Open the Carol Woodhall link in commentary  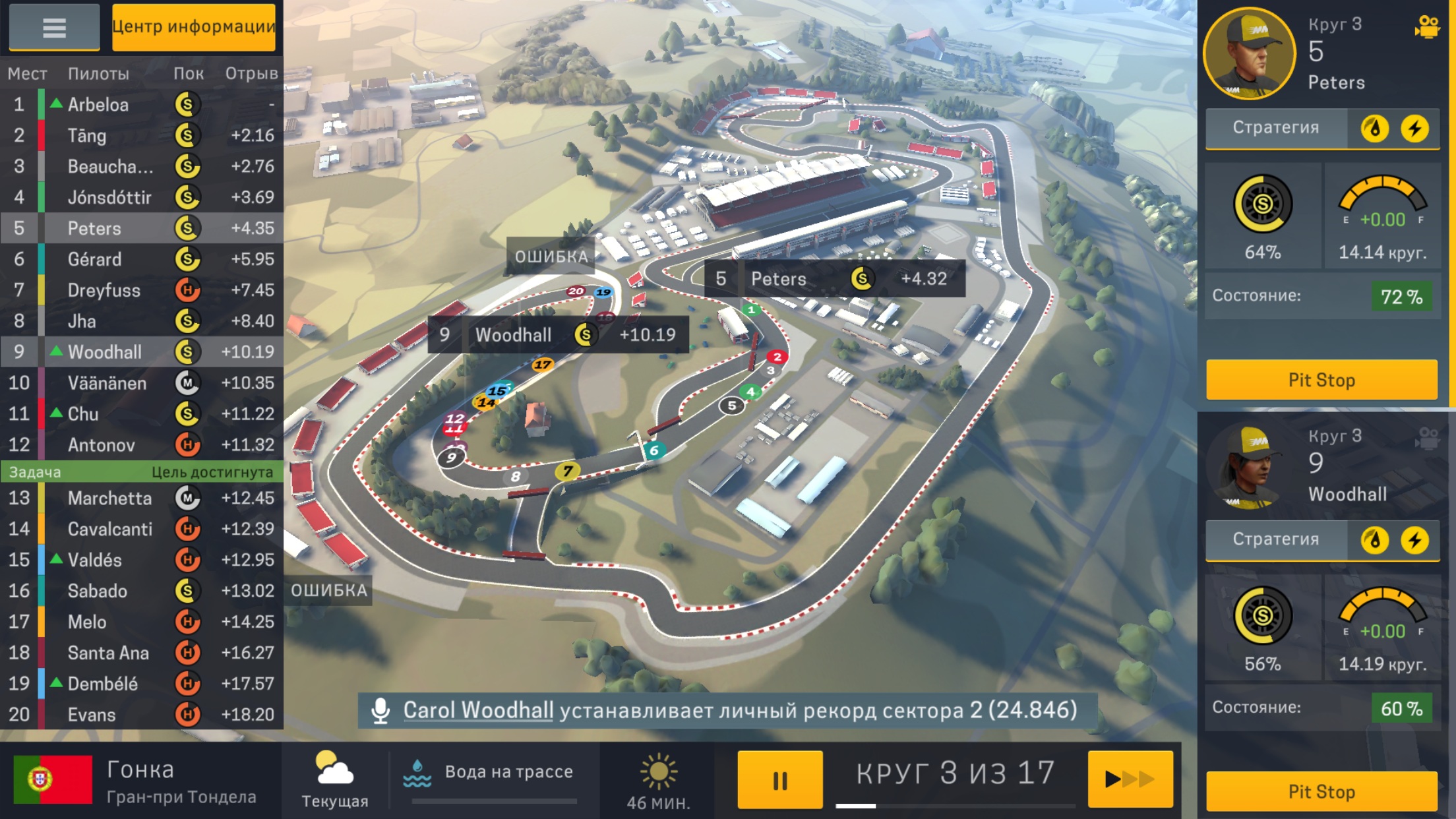tap(478, 710)
